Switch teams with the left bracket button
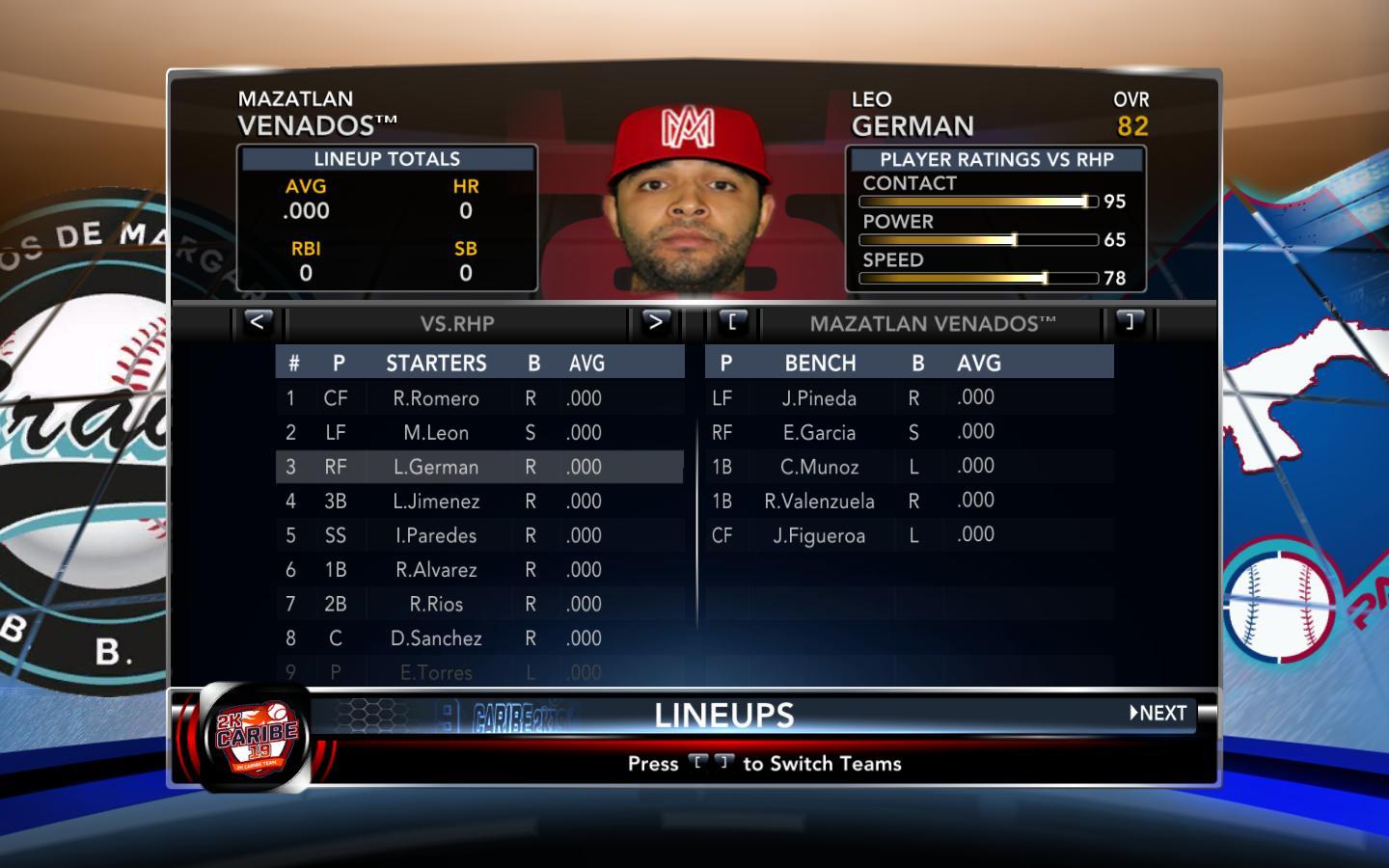This screenshot has width=1389, height=868. (732, 322)
